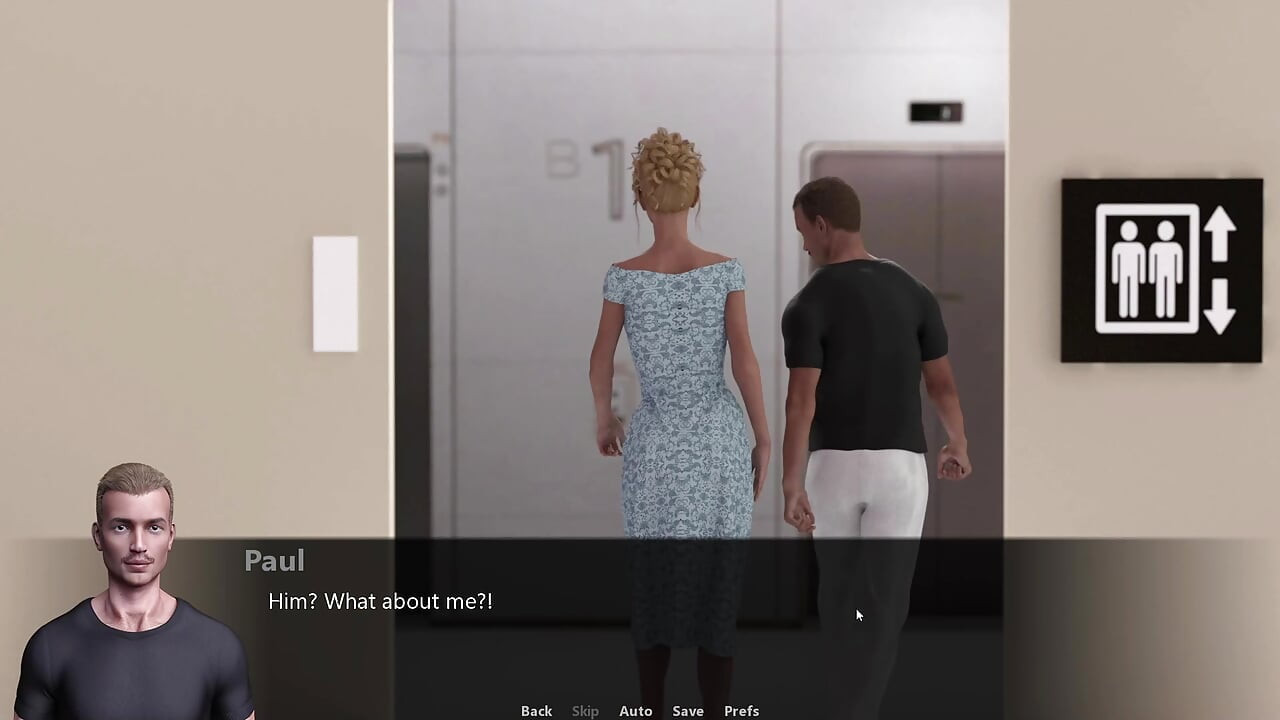Toggle automatic reading with Auto
1280x720 pixels.
tap(636, 710)
